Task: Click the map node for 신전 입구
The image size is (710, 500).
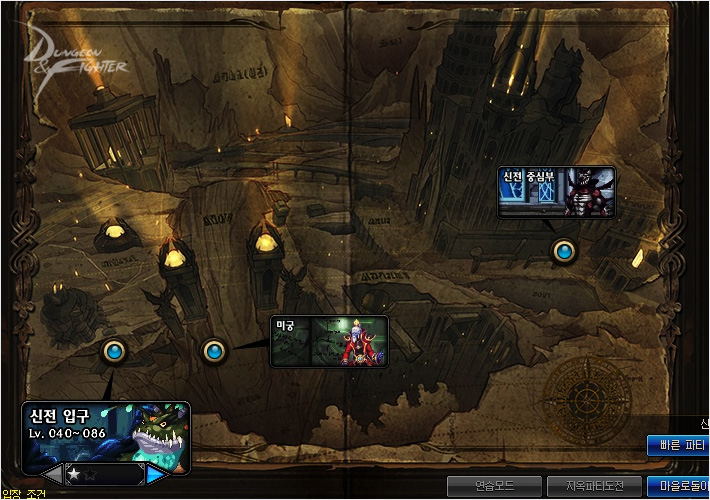Action: (114, 350)
